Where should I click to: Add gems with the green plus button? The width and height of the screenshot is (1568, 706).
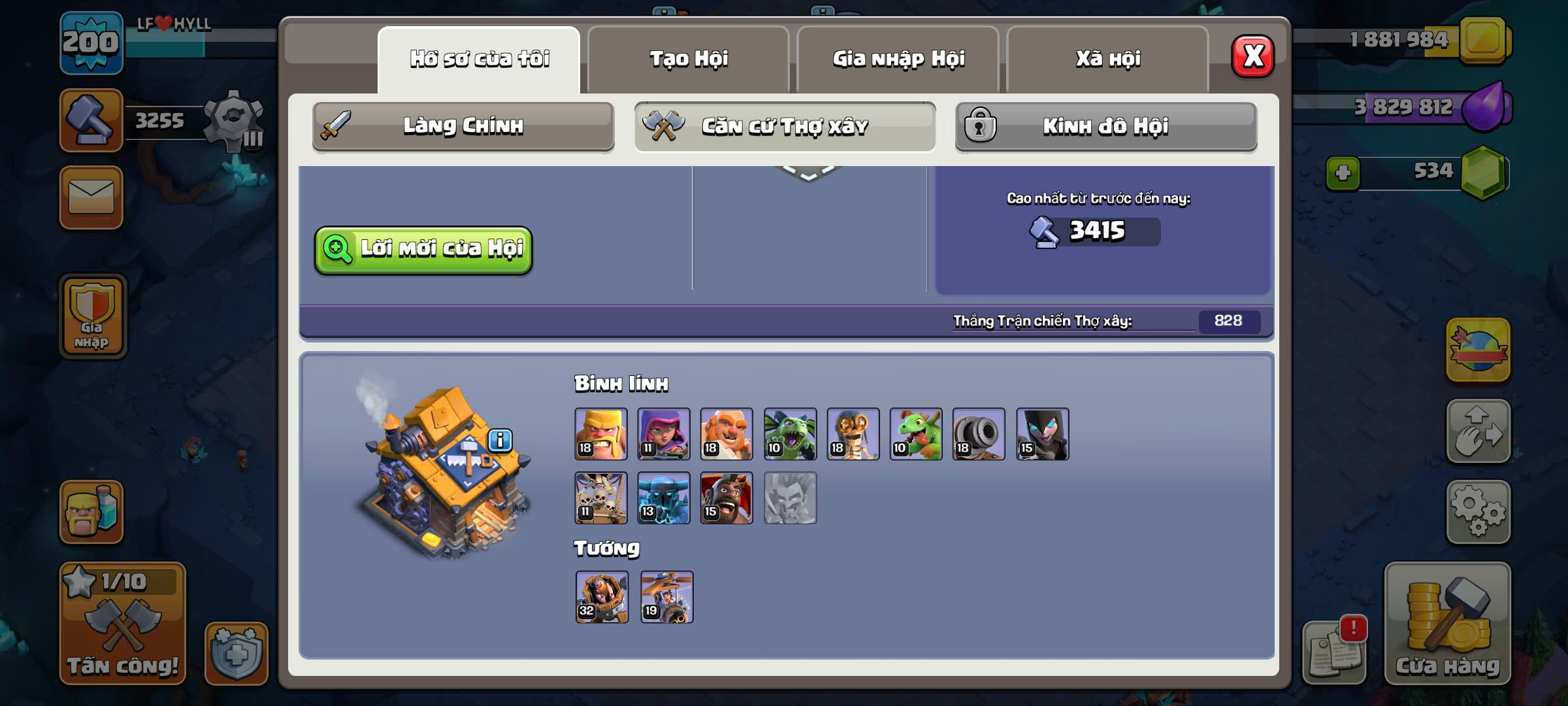pyautogui.click(x=1343, y=173)
